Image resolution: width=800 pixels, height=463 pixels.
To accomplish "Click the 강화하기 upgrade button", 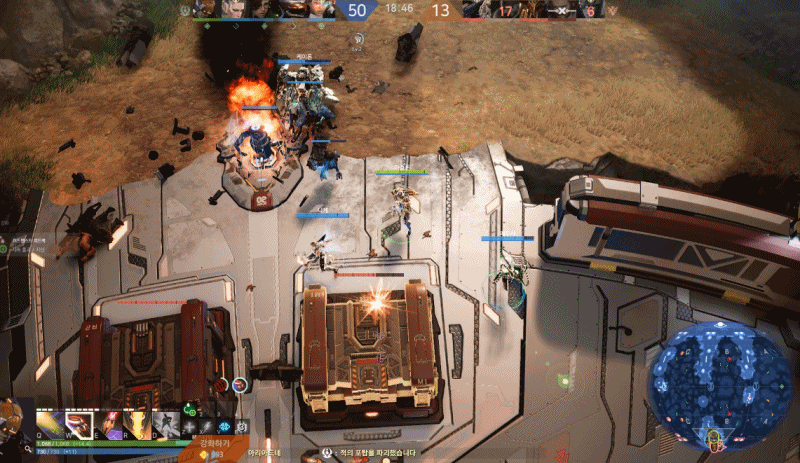I will [x=214, y=441].
